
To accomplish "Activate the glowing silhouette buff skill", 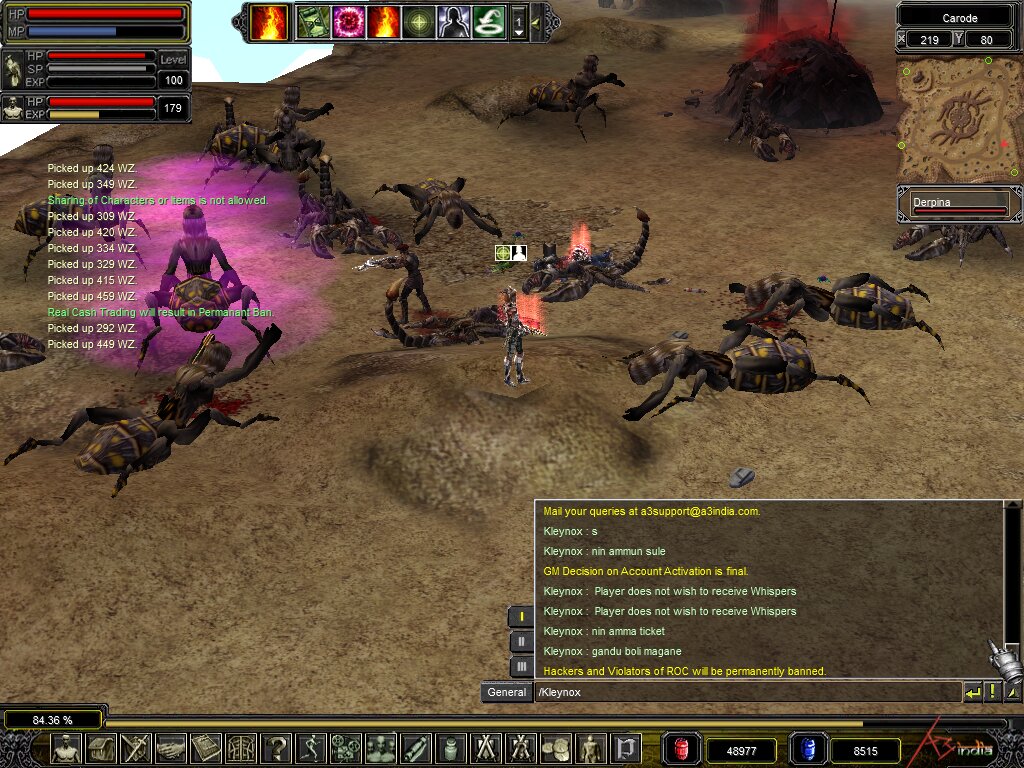I will pos(453,21).
